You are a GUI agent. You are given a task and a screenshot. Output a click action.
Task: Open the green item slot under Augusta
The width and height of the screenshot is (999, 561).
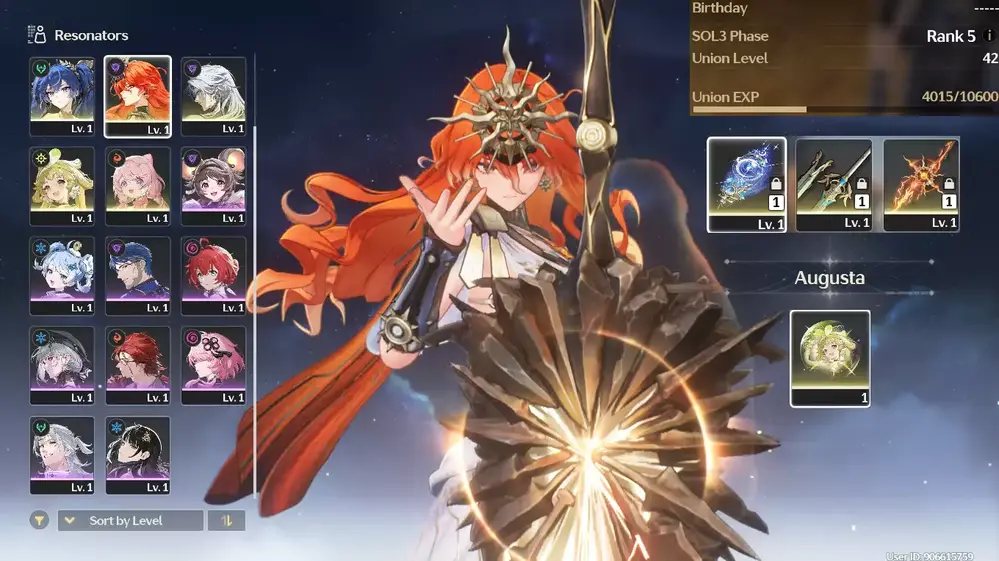pos(830,357)
